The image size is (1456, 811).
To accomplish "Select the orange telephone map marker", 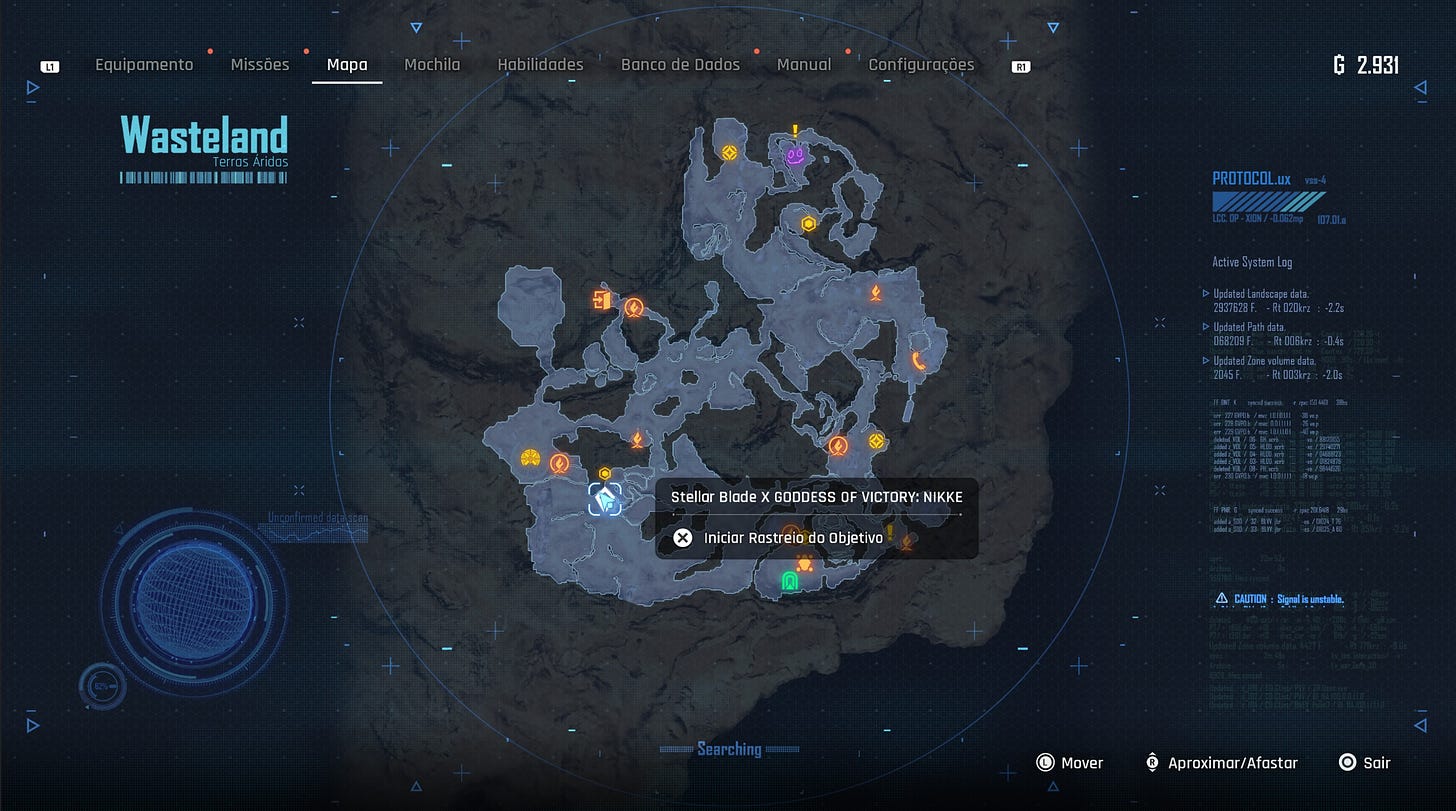I will [918, 361].
